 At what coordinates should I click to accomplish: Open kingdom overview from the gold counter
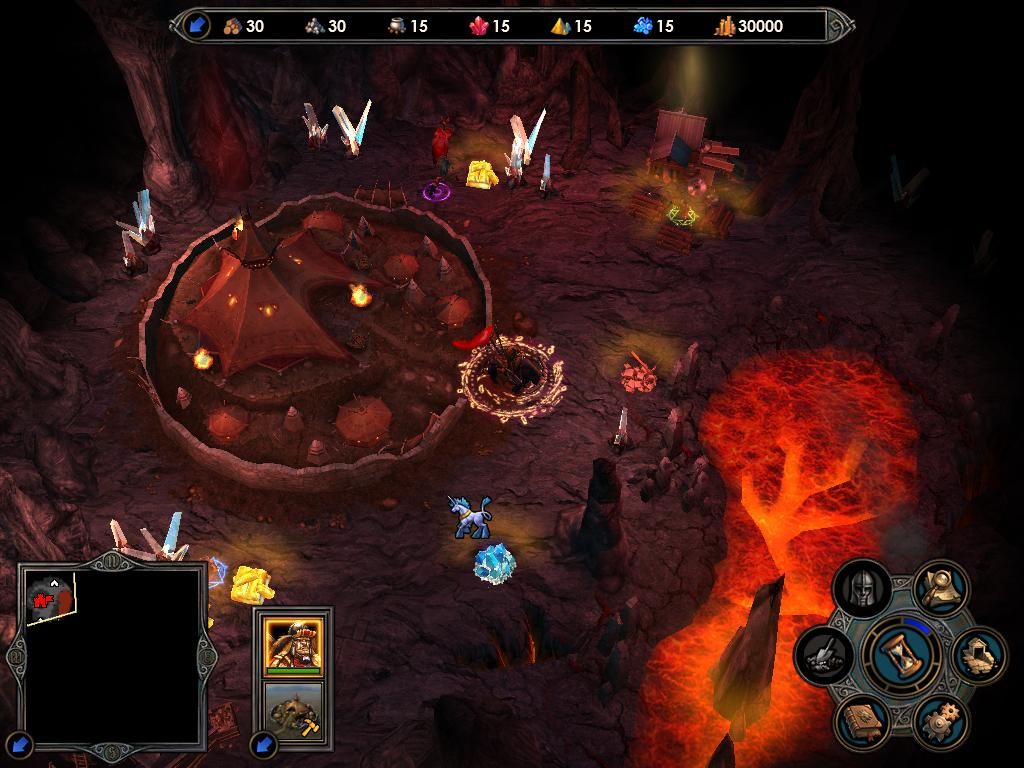(750, 26)
